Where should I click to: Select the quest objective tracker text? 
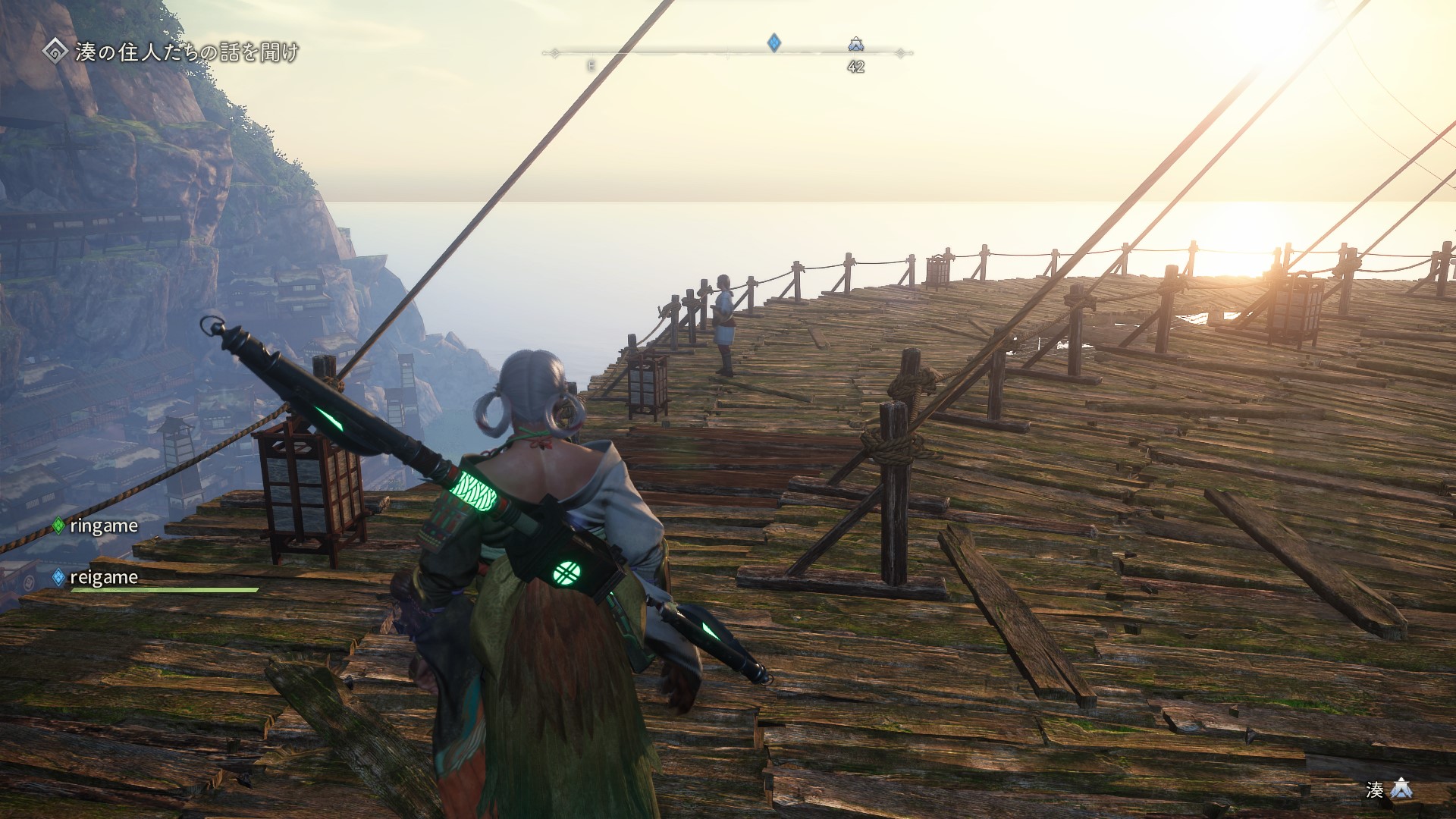click(187, 52)
